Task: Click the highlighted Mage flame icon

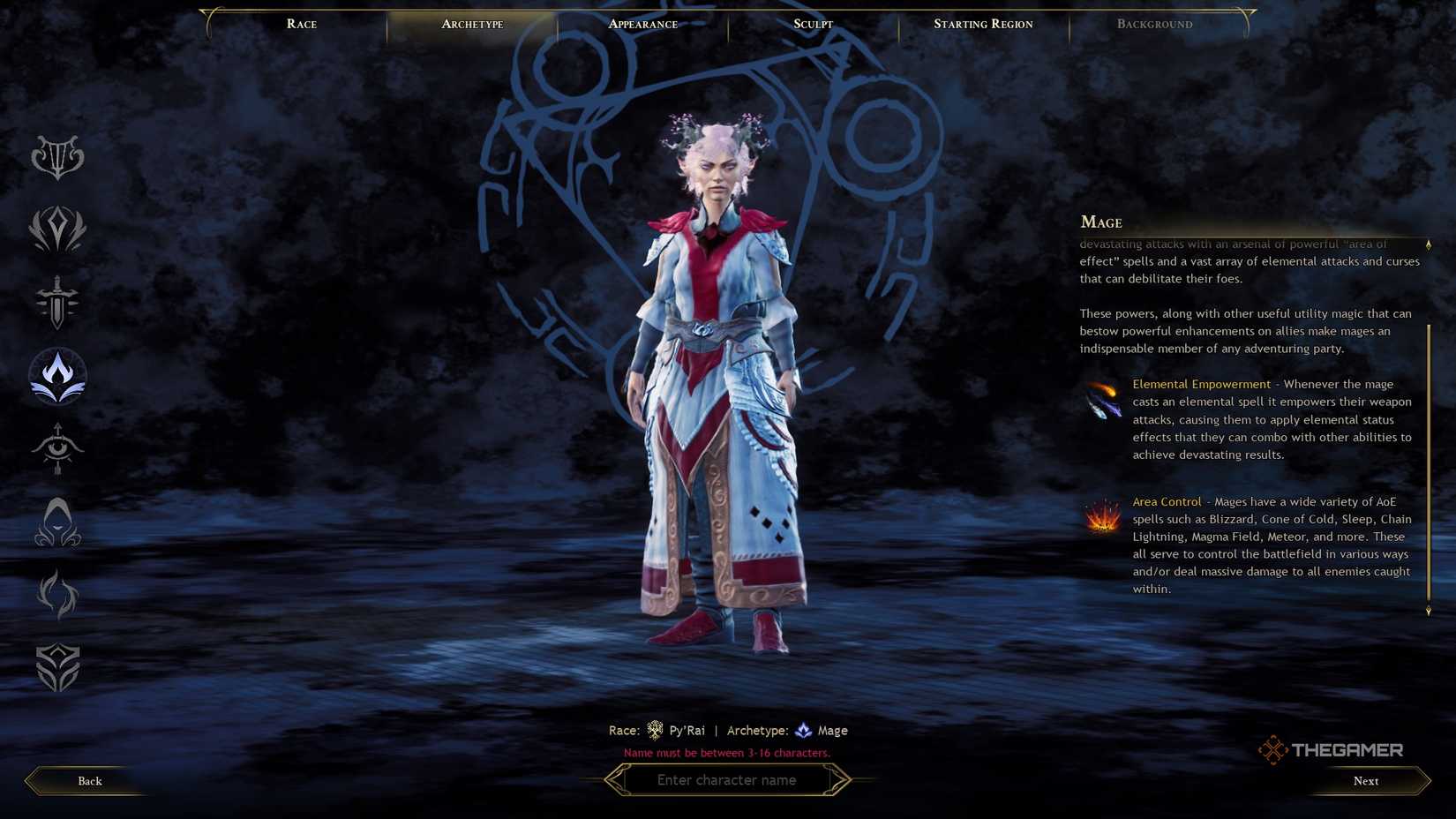Action: 57,375
